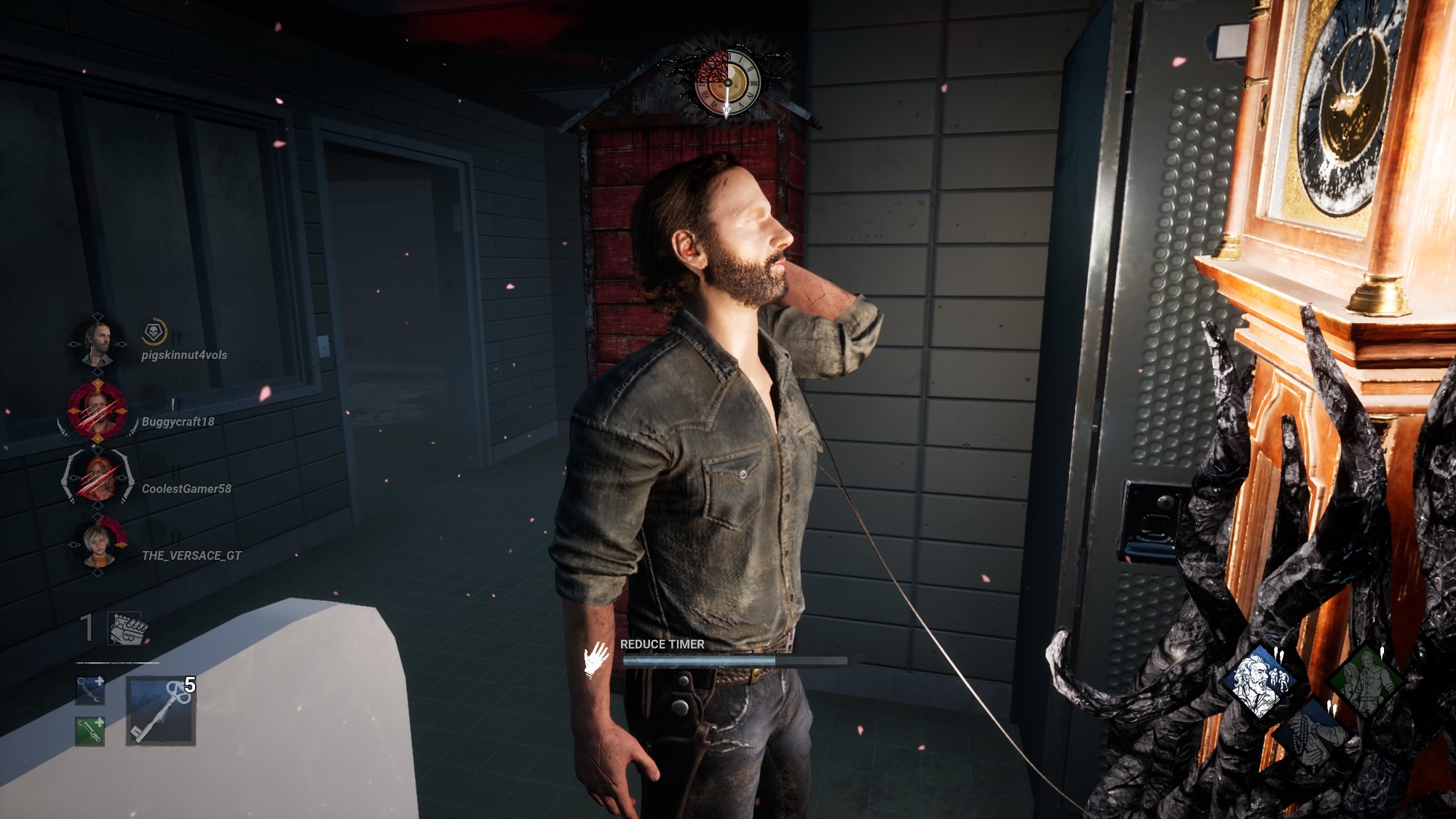Select pigskinnut4vols survivor portrait
1456x819 pixels.
coord(98,344)
